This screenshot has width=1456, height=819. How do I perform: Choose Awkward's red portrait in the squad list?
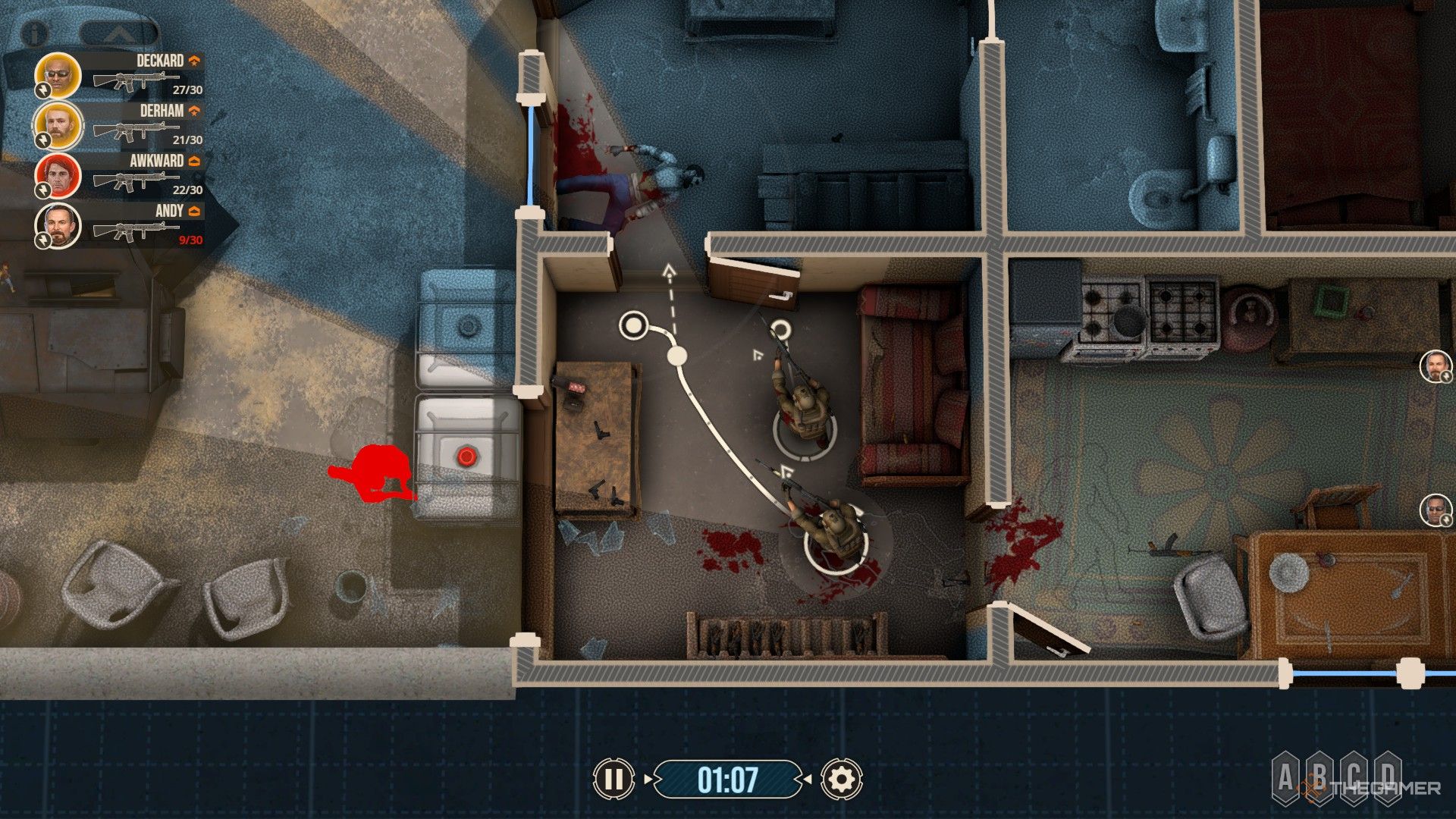(58, 175)
